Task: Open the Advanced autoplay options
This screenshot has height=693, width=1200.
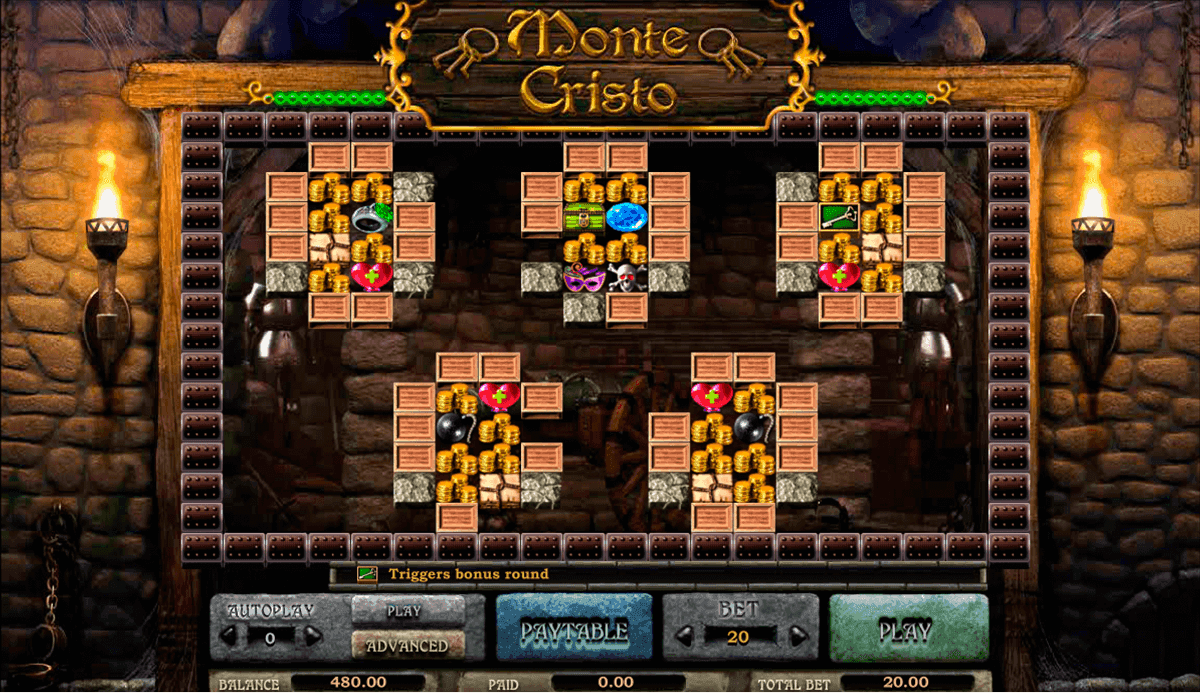Action: click(408, 646)
